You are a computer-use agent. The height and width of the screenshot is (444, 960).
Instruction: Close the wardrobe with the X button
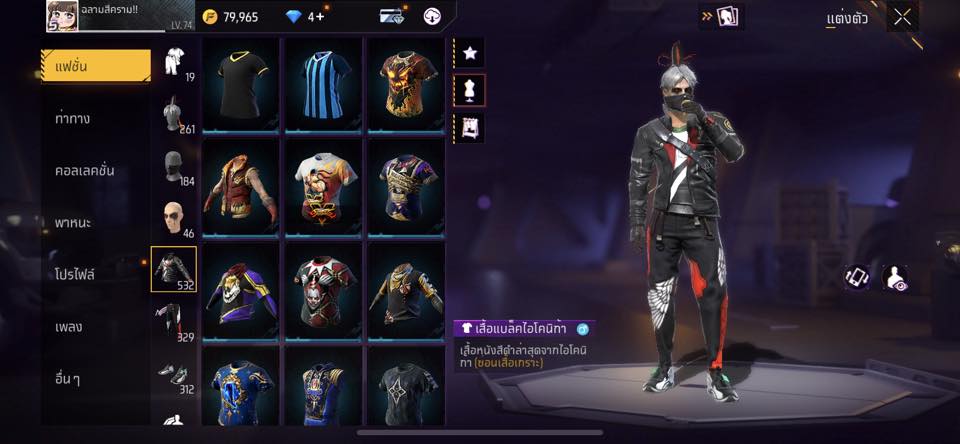902,17
